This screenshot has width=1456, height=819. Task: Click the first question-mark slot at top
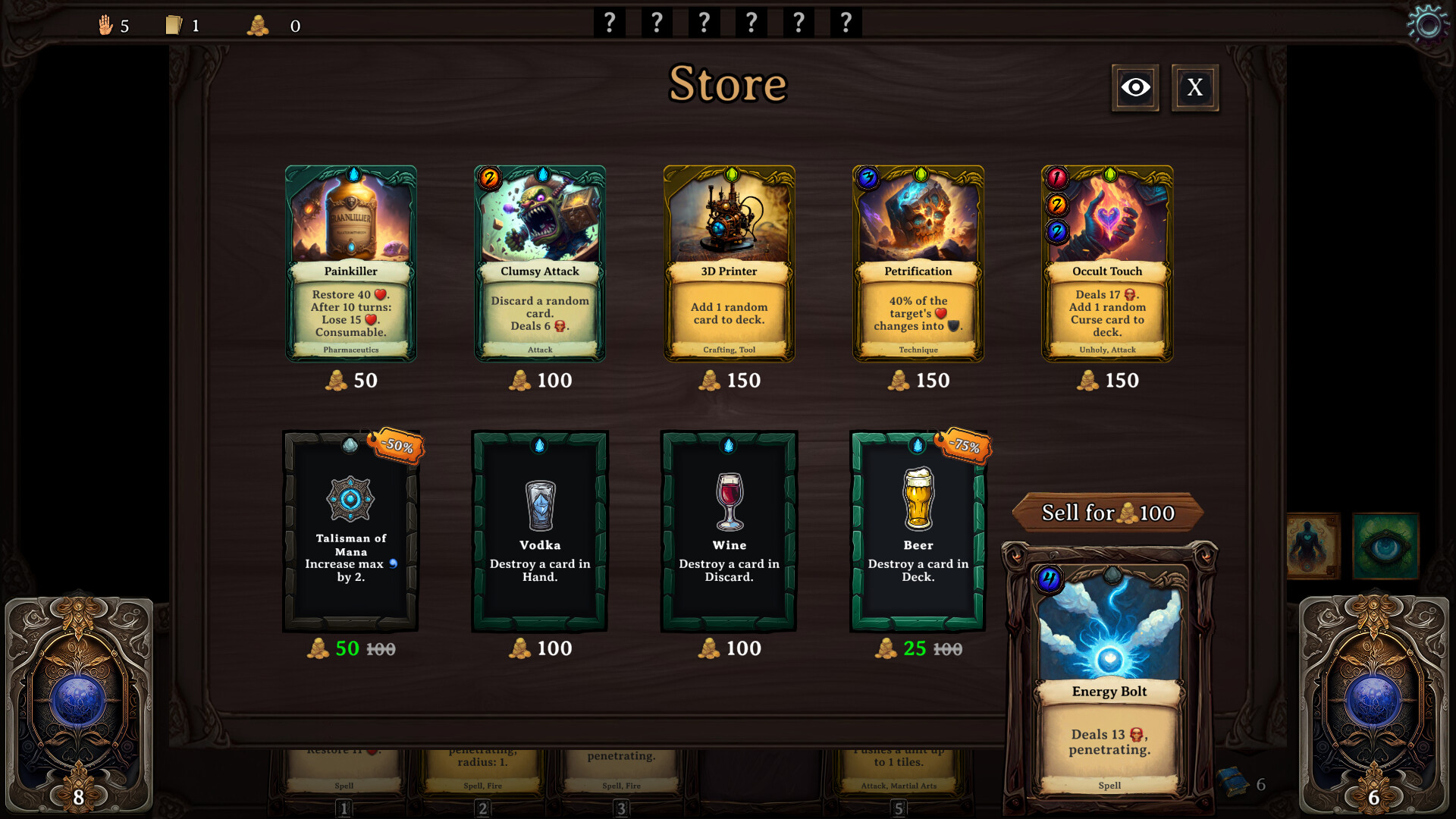(609, 22)
